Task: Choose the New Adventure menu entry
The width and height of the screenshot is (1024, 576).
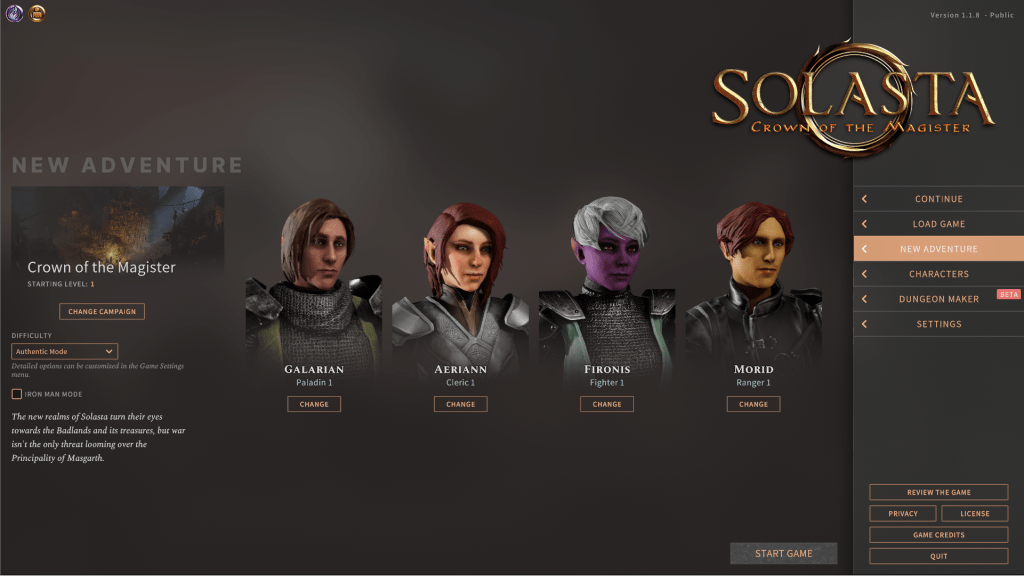Action: click(x=938, y=249)
